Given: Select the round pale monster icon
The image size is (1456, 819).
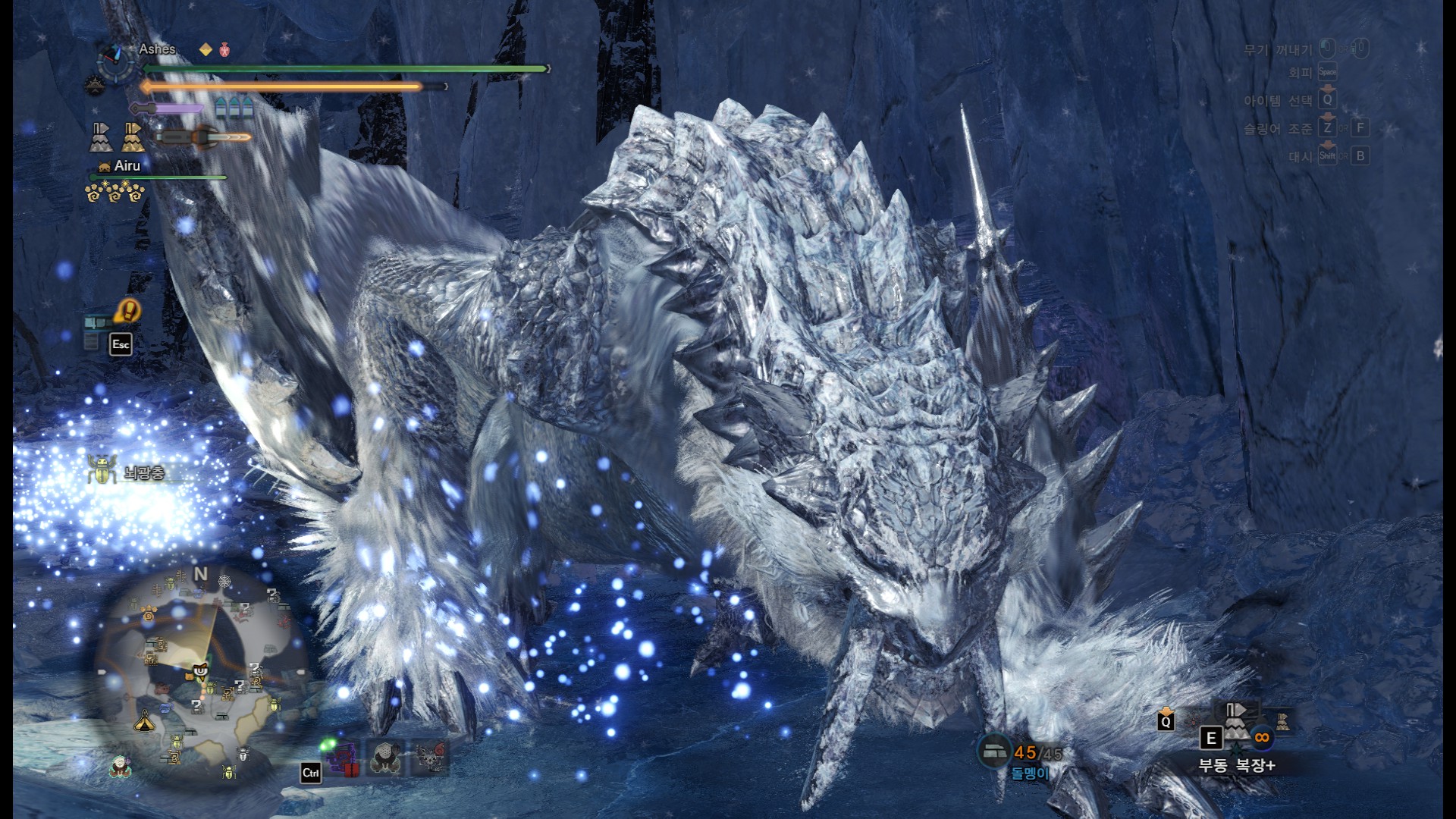Looking at the screenshot, I should click(387, 757).
